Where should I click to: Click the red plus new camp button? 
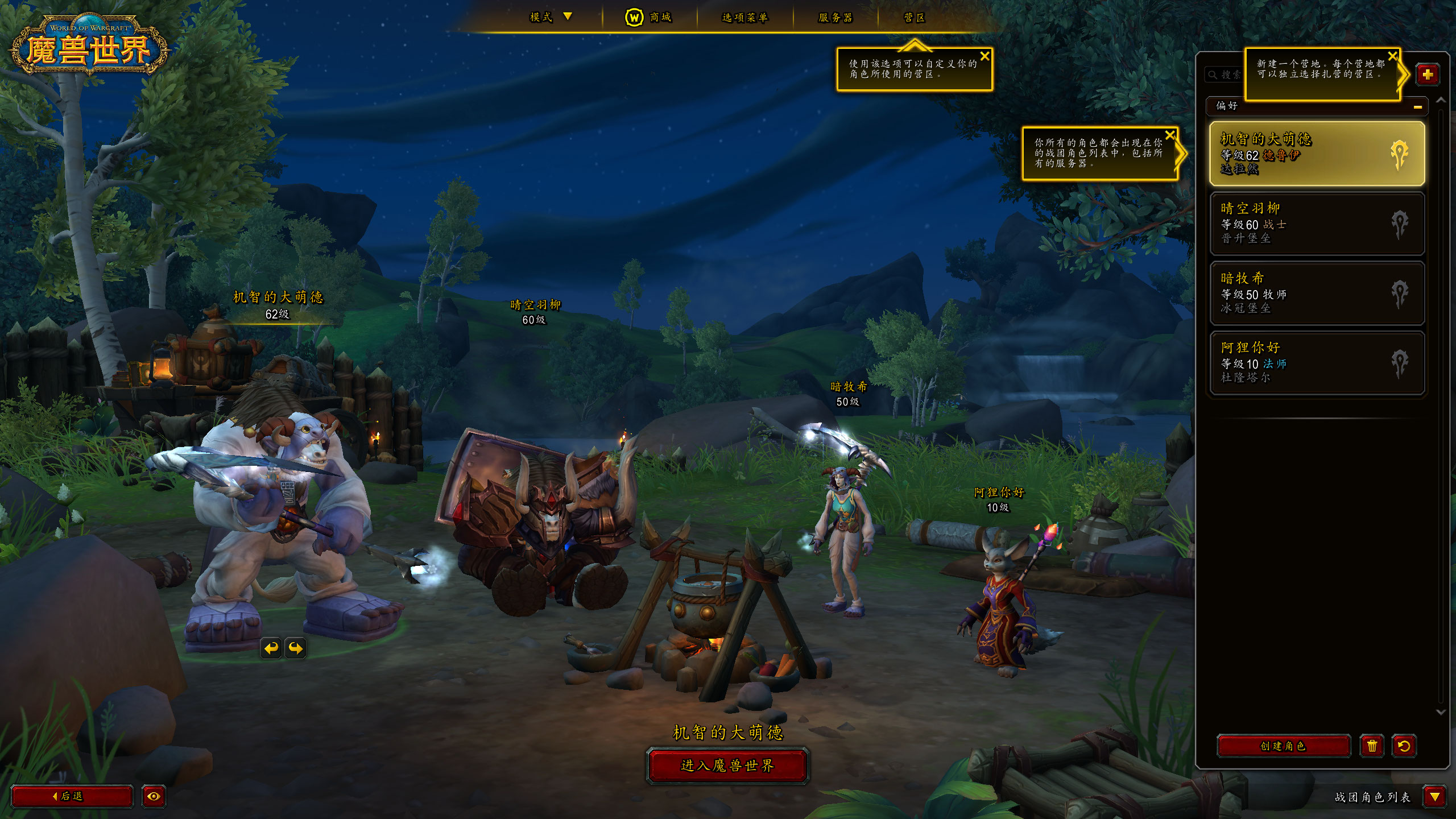(x=1428, y=75)
